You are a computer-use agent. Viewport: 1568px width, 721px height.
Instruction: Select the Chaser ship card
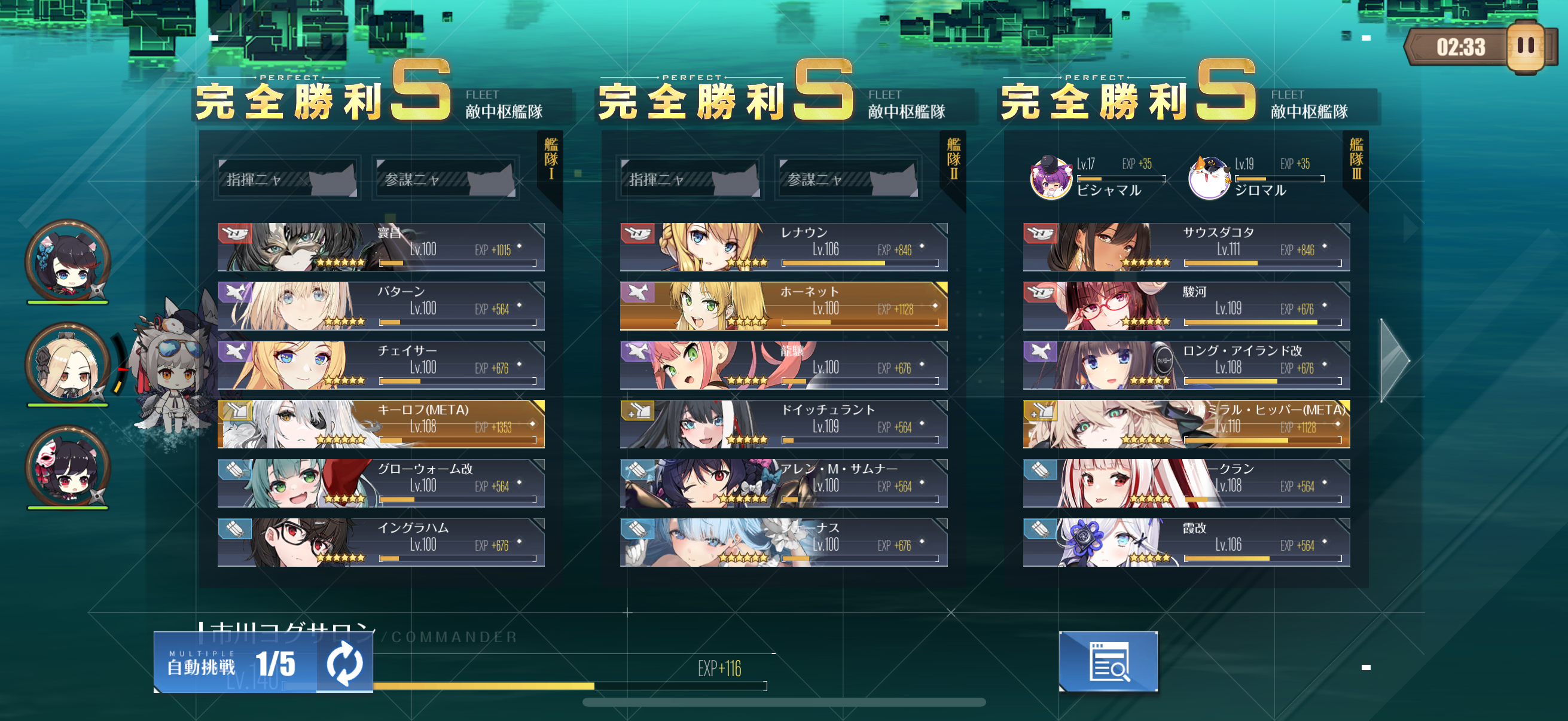(x=381, y=365)
